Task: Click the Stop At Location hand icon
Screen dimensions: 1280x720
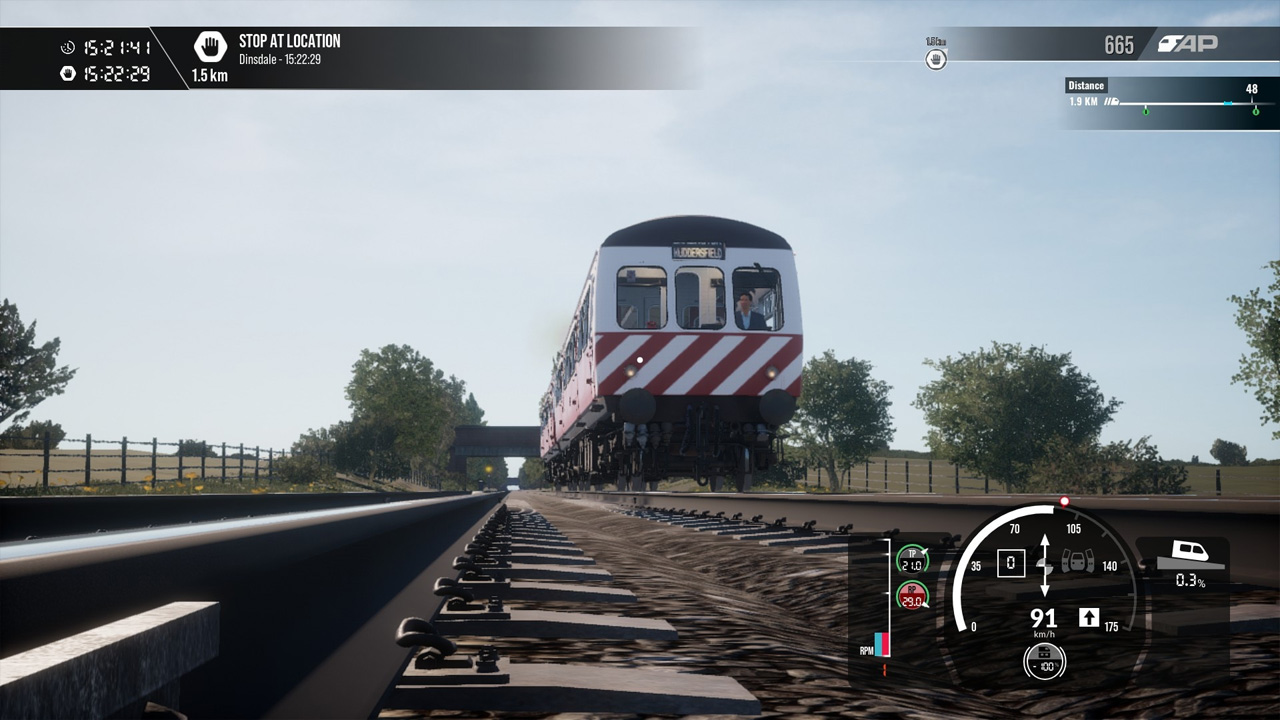Action: 210,47
